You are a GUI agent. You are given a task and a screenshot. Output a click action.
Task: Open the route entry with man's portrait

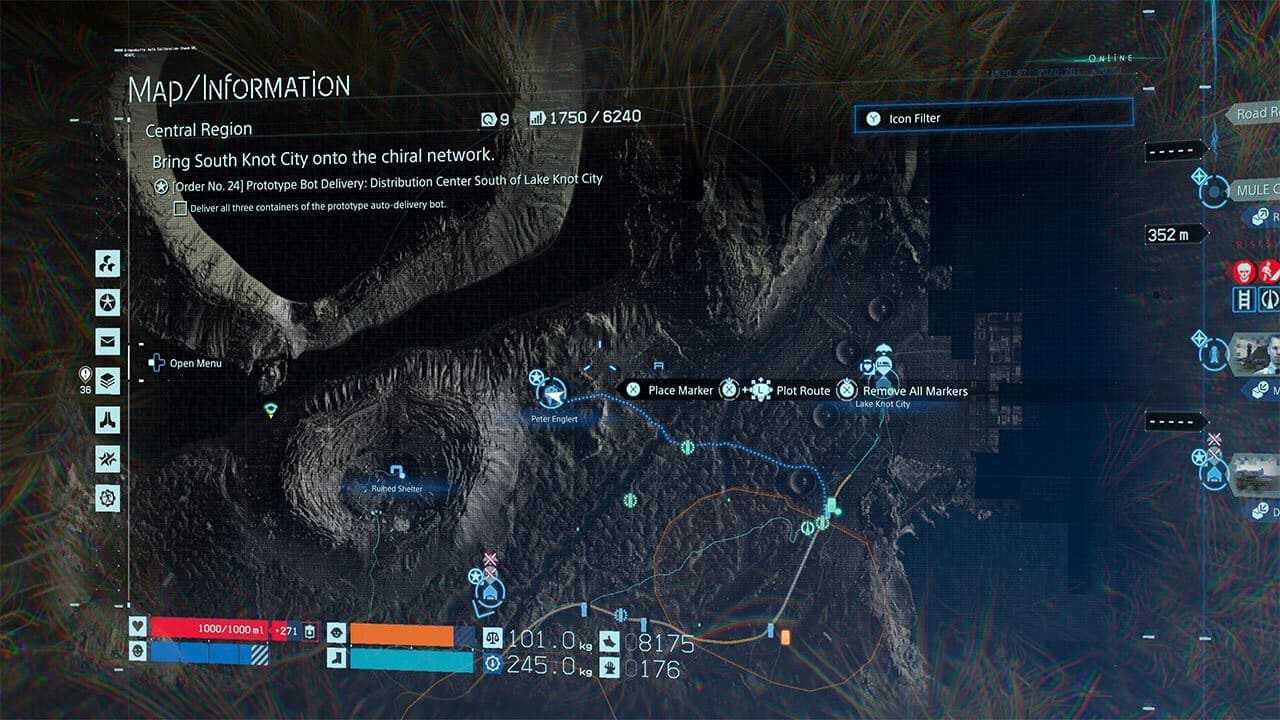[x=1255, y=353]
